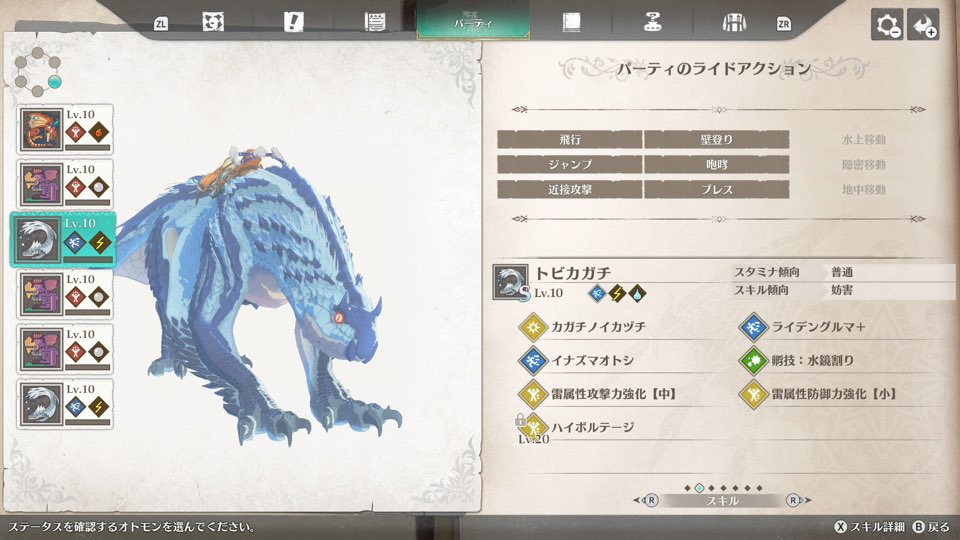The height and width of the screenshot is (540, 960).
Task: Switch to the パーティ tab
Action: point(473,22)
